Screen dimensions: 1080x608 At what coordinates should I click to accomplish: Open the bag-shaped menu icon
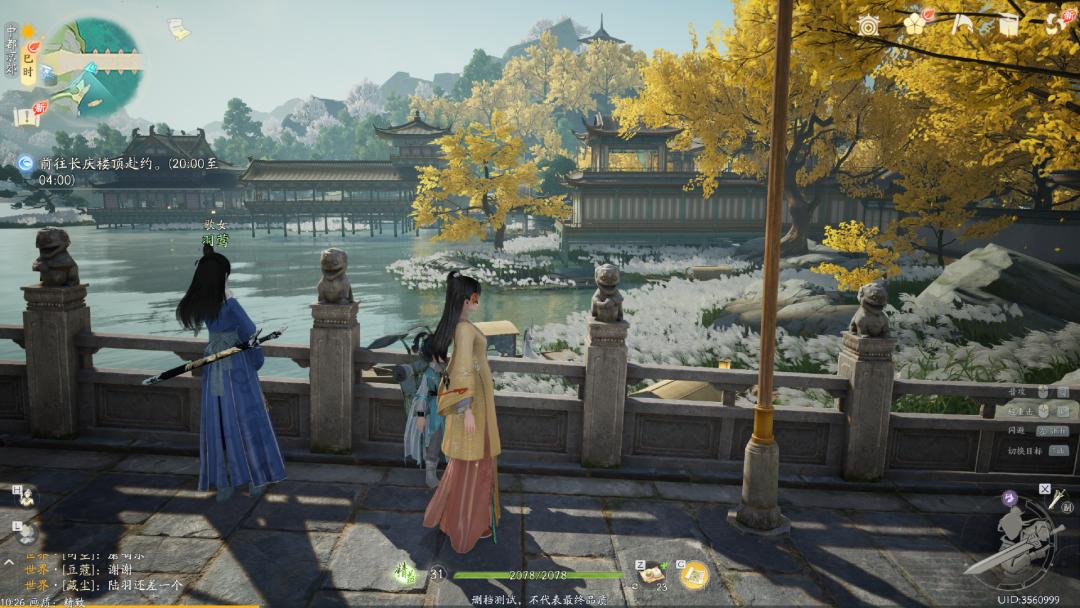pos(1009,25)
